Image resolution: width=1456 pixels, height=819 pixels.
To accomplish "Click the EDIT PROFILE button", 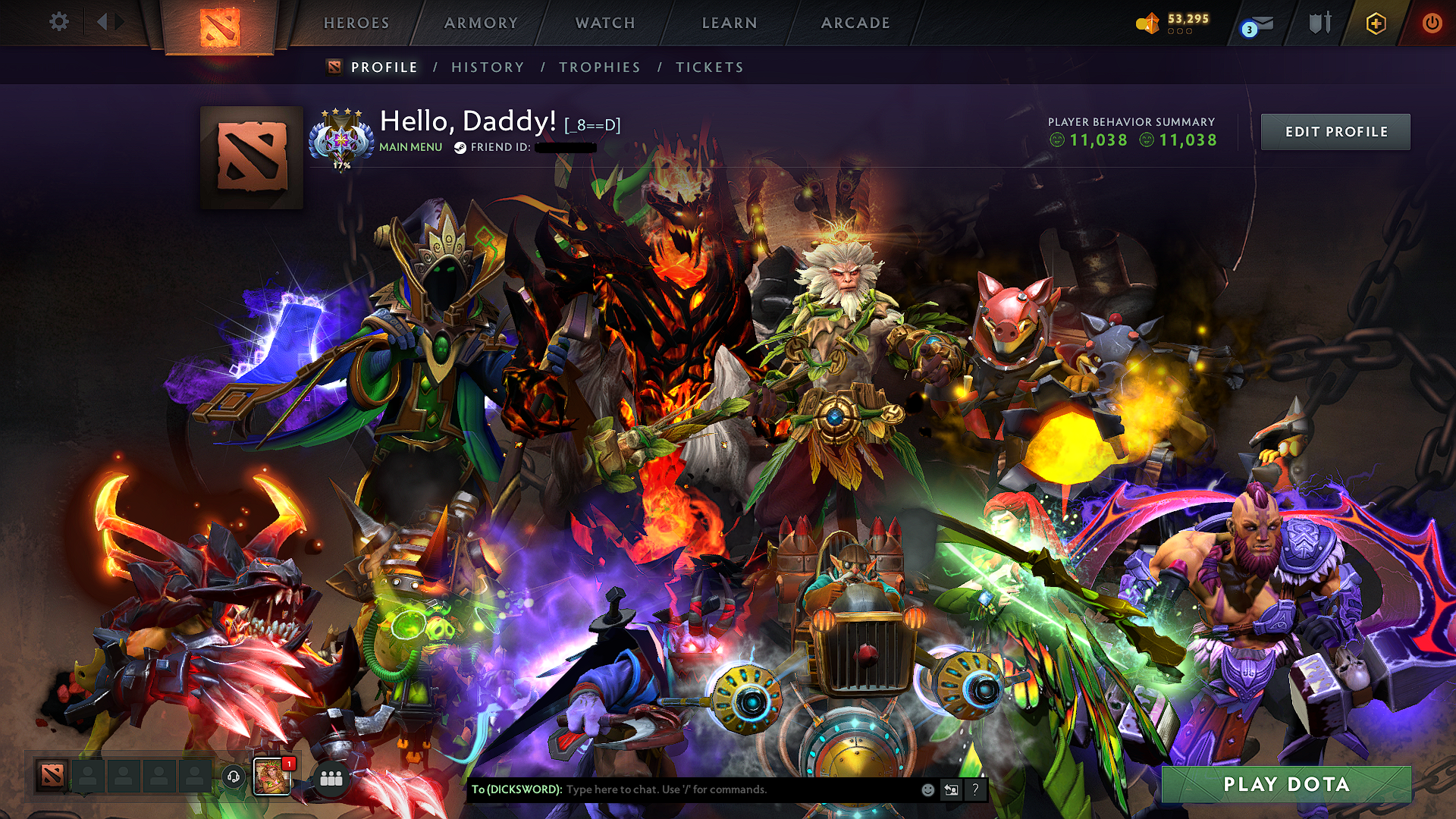I will tap(1335, 131).
